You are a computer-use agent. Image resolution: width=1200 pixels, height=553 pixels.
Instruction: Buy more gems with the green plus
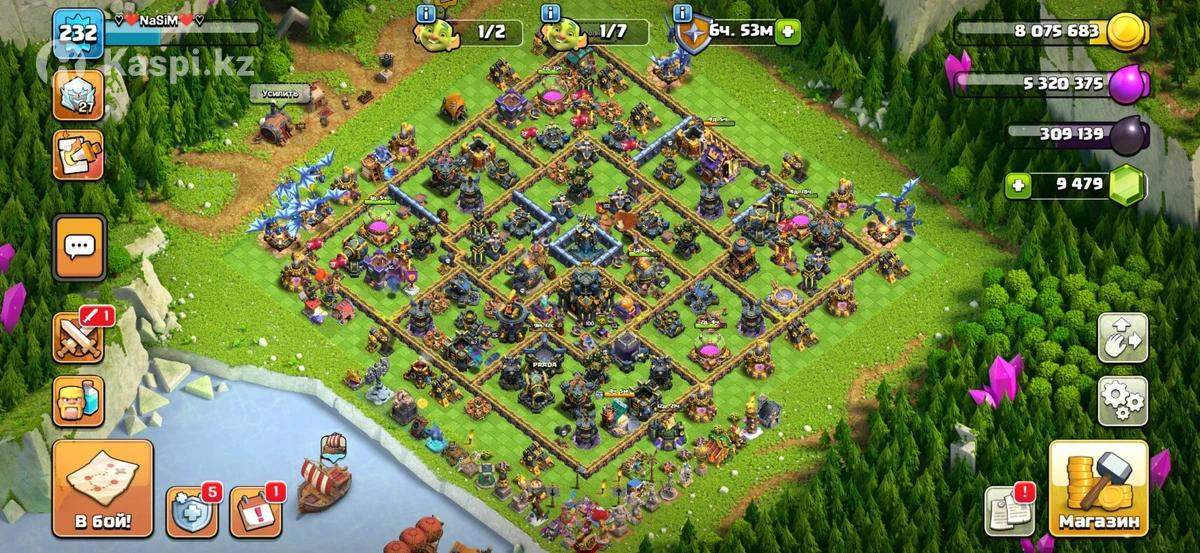pos(1018,184)
